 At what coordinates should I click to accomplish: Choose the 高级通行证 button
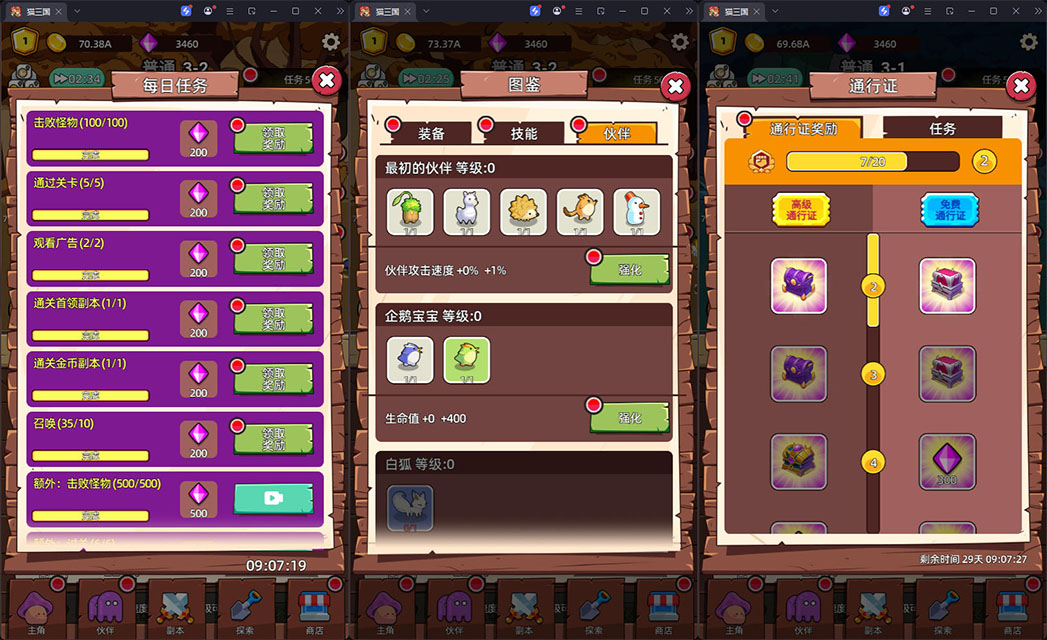[x=801, y=209]
